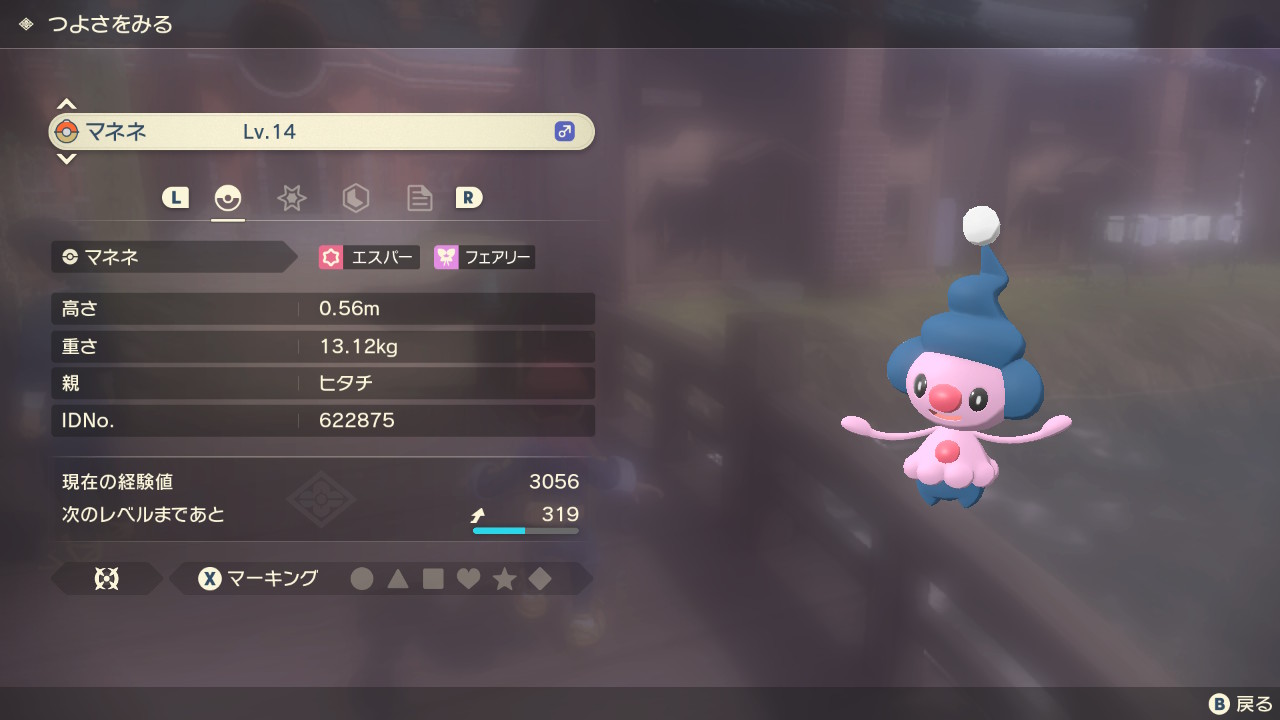Click the experience progress bar
The width and height of the screenshot is (1280, 720).
click(x=524, y=531)
